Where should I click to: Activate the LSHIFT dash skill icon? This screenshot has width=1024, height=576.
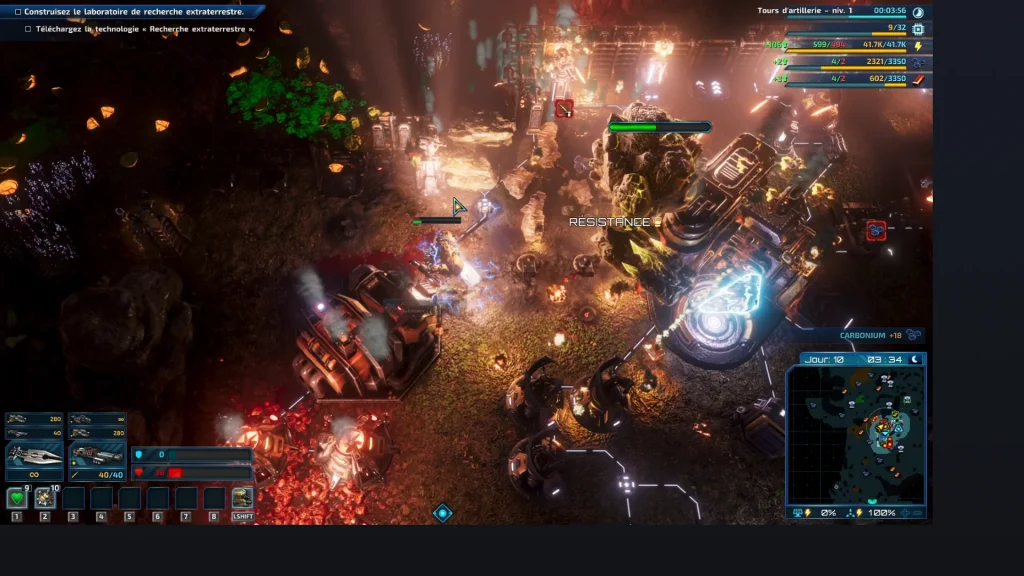tap(242, 498)
